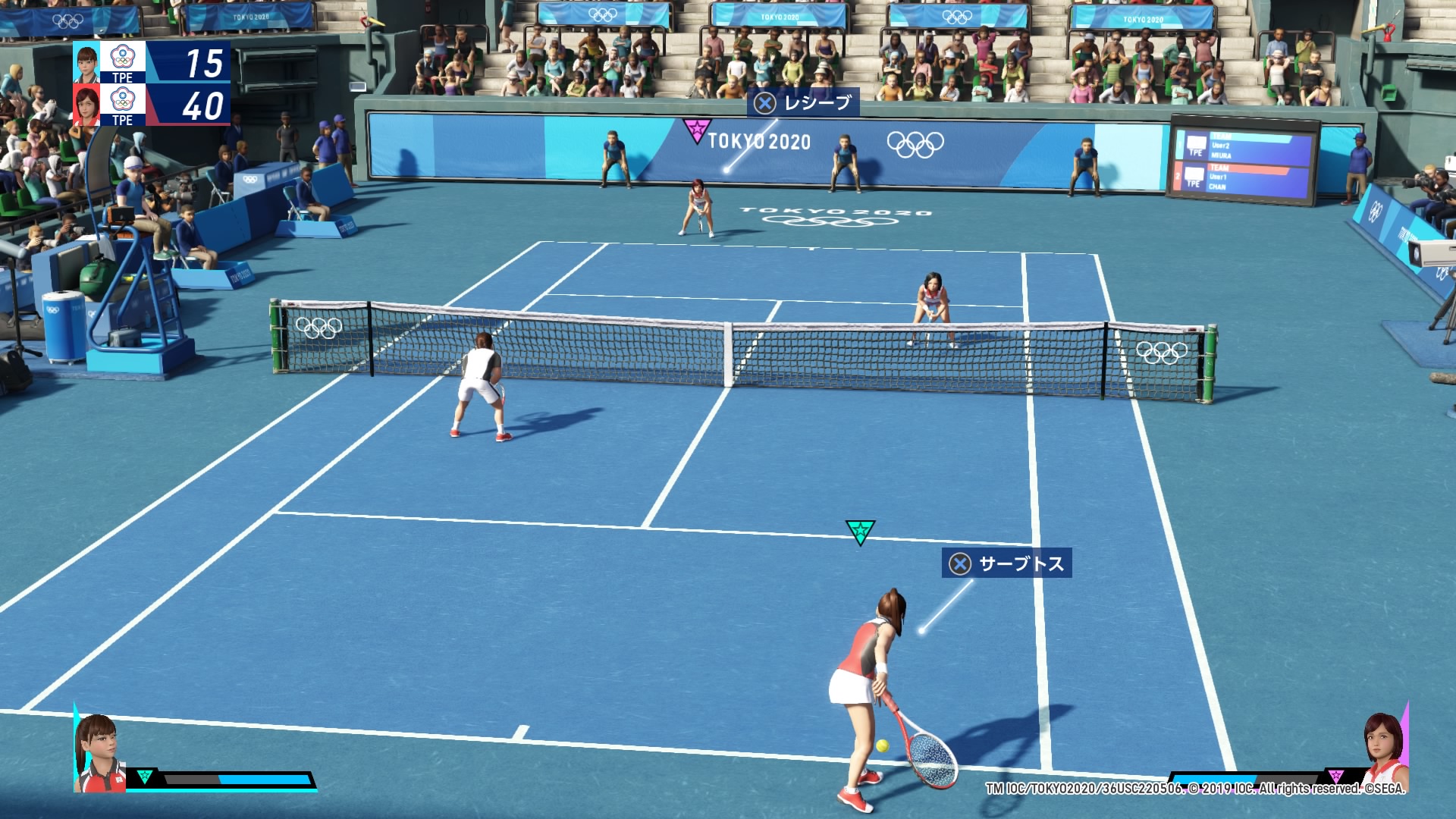Select the bottom-left player portrait
The width and height of the screenshot is (1456, 819).
(99, 753)
